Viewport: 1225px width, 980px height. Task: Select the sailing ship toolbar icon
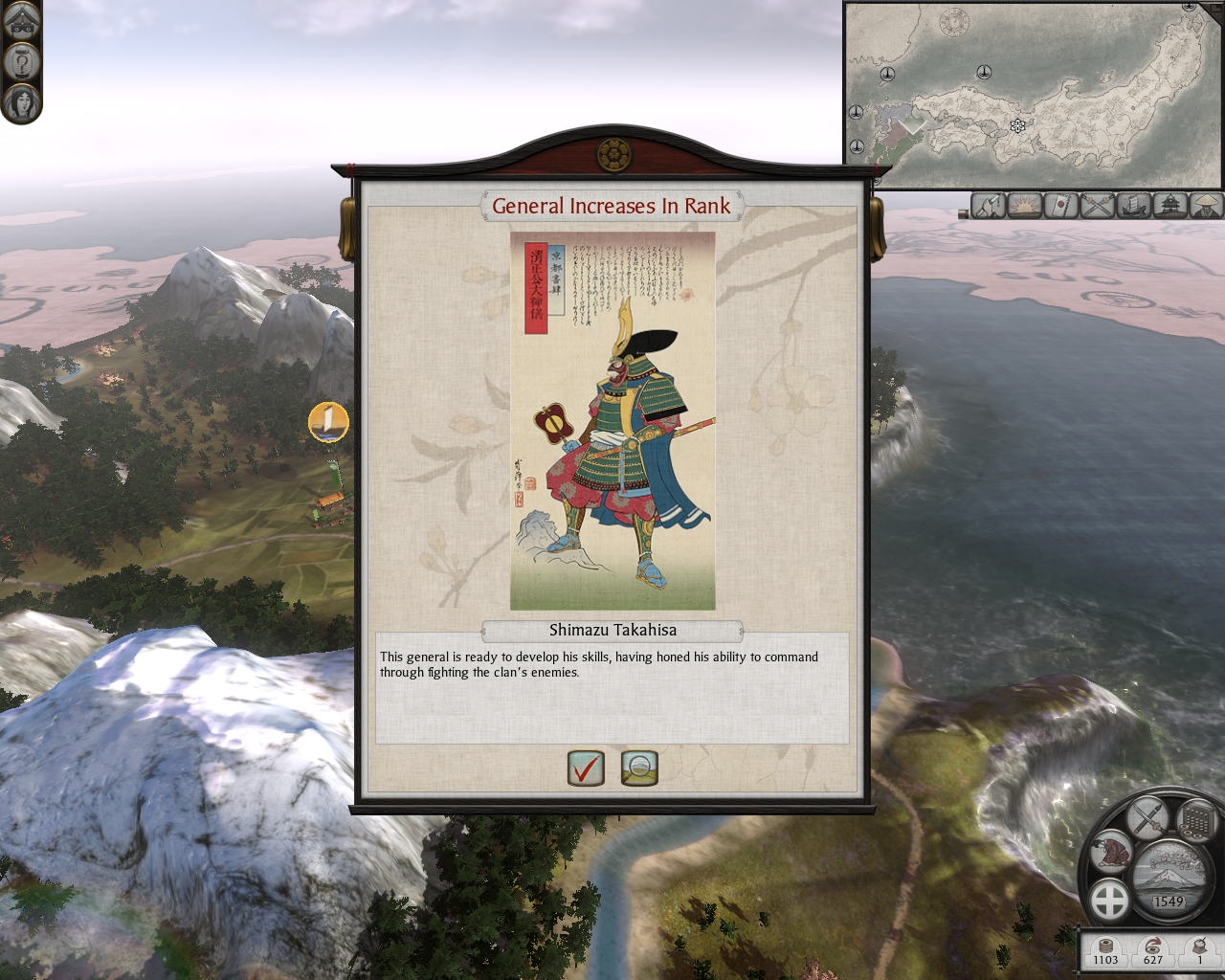(1134, 205)
